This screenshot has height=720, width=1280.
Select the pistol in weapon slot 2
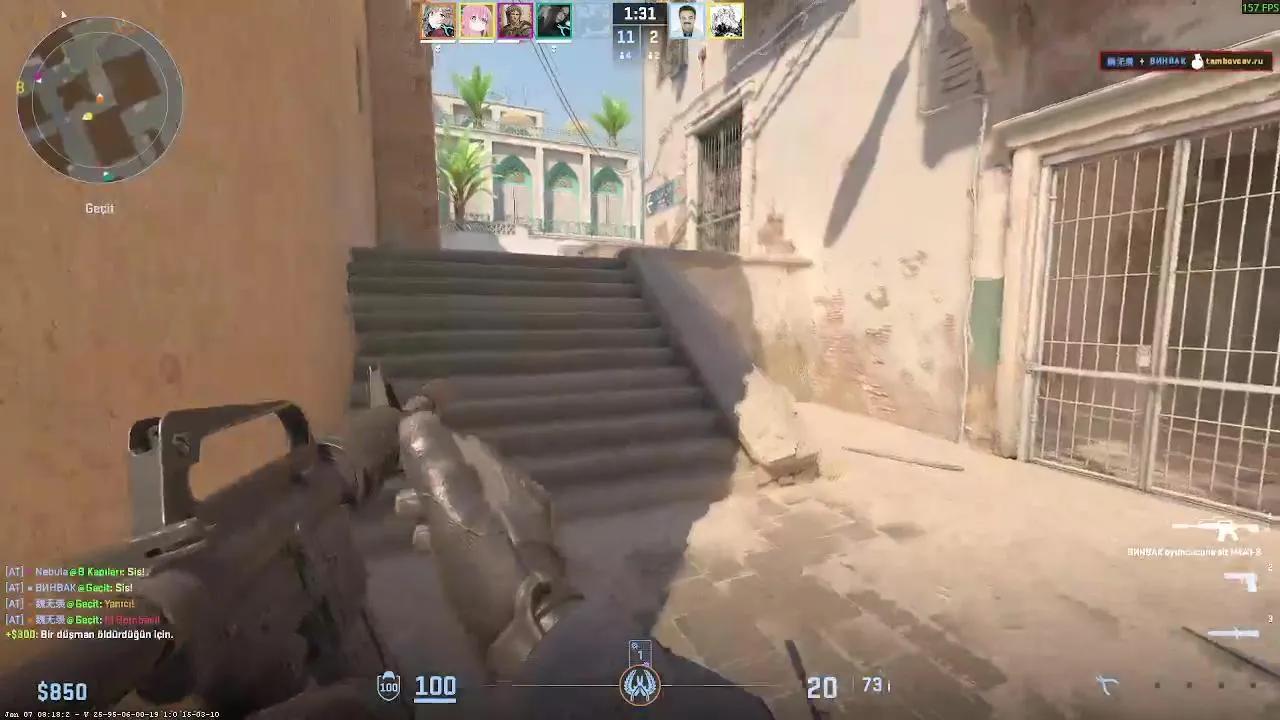[x=1239, y=581]
